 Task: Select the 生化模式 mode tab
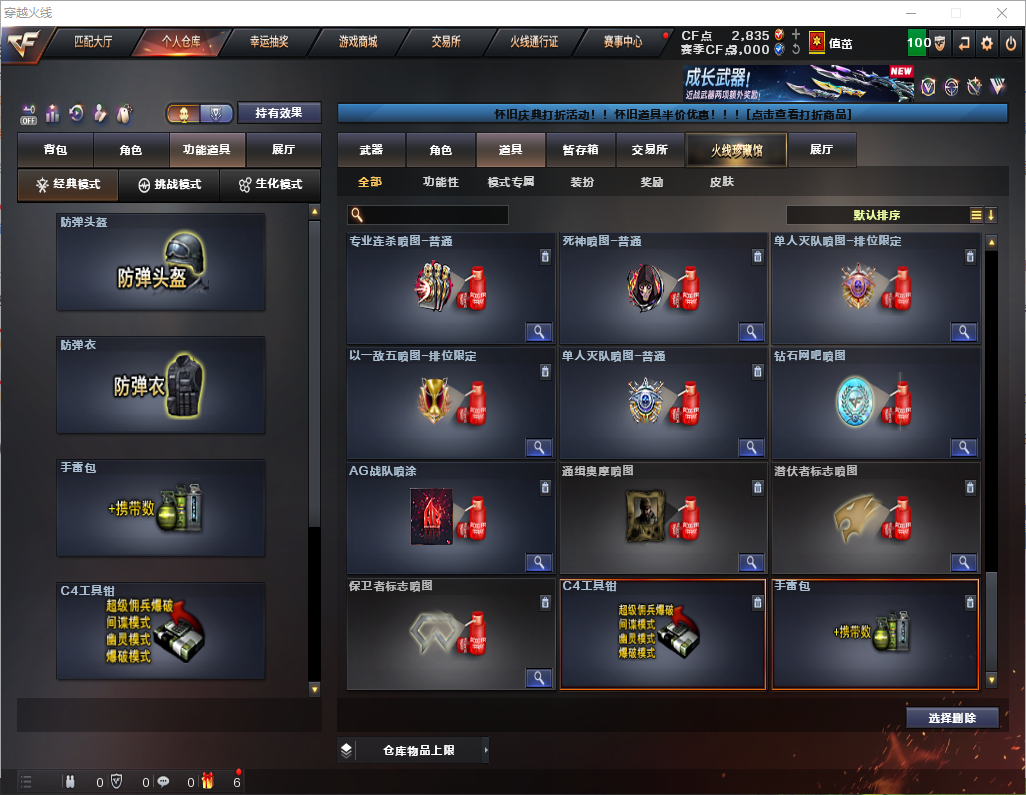270,185
